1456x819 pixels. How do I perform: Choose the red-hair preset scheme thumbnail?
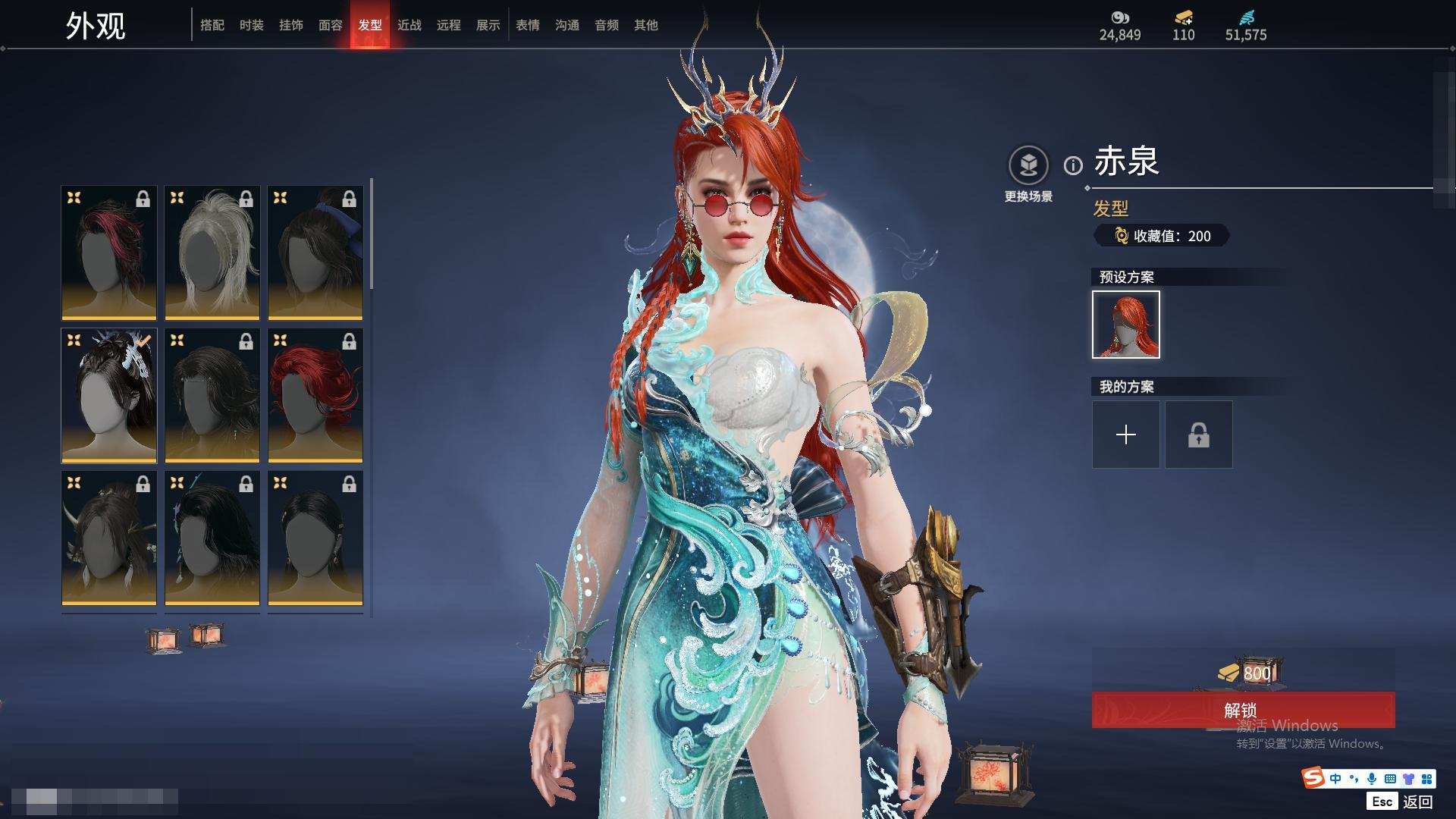[x=1126, y=325]
